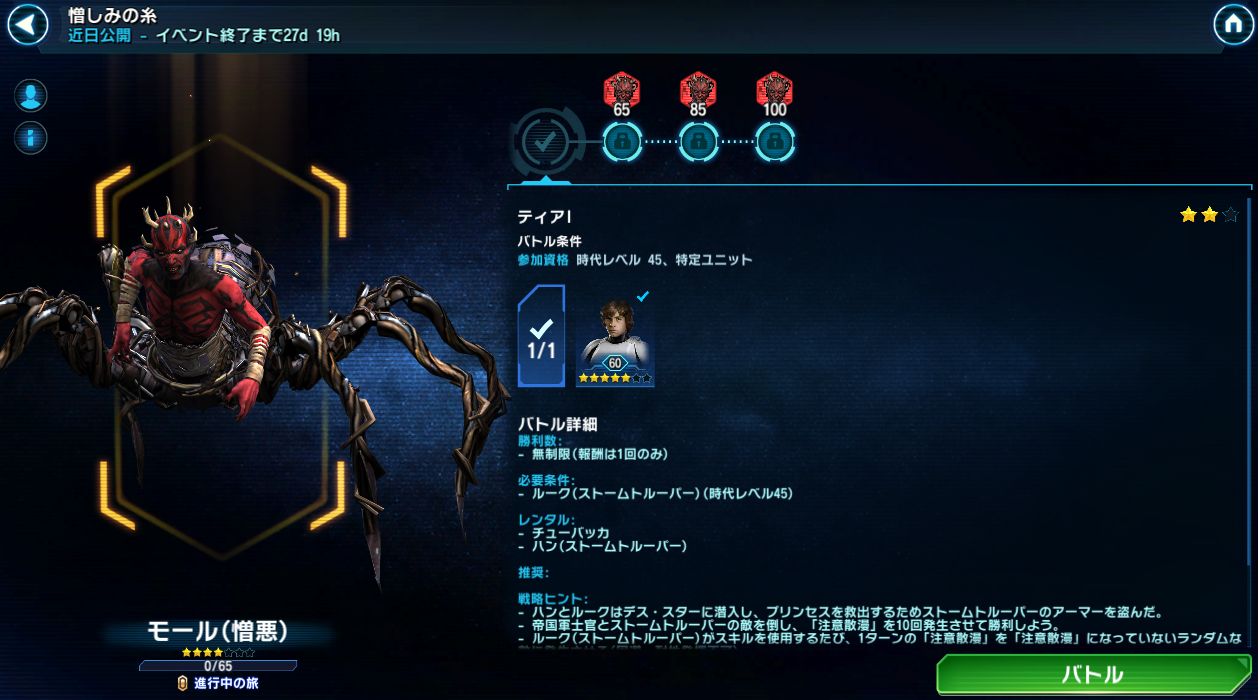Open the home screen
This screenshot has height=700, width=1258.
click(1233, 24)
